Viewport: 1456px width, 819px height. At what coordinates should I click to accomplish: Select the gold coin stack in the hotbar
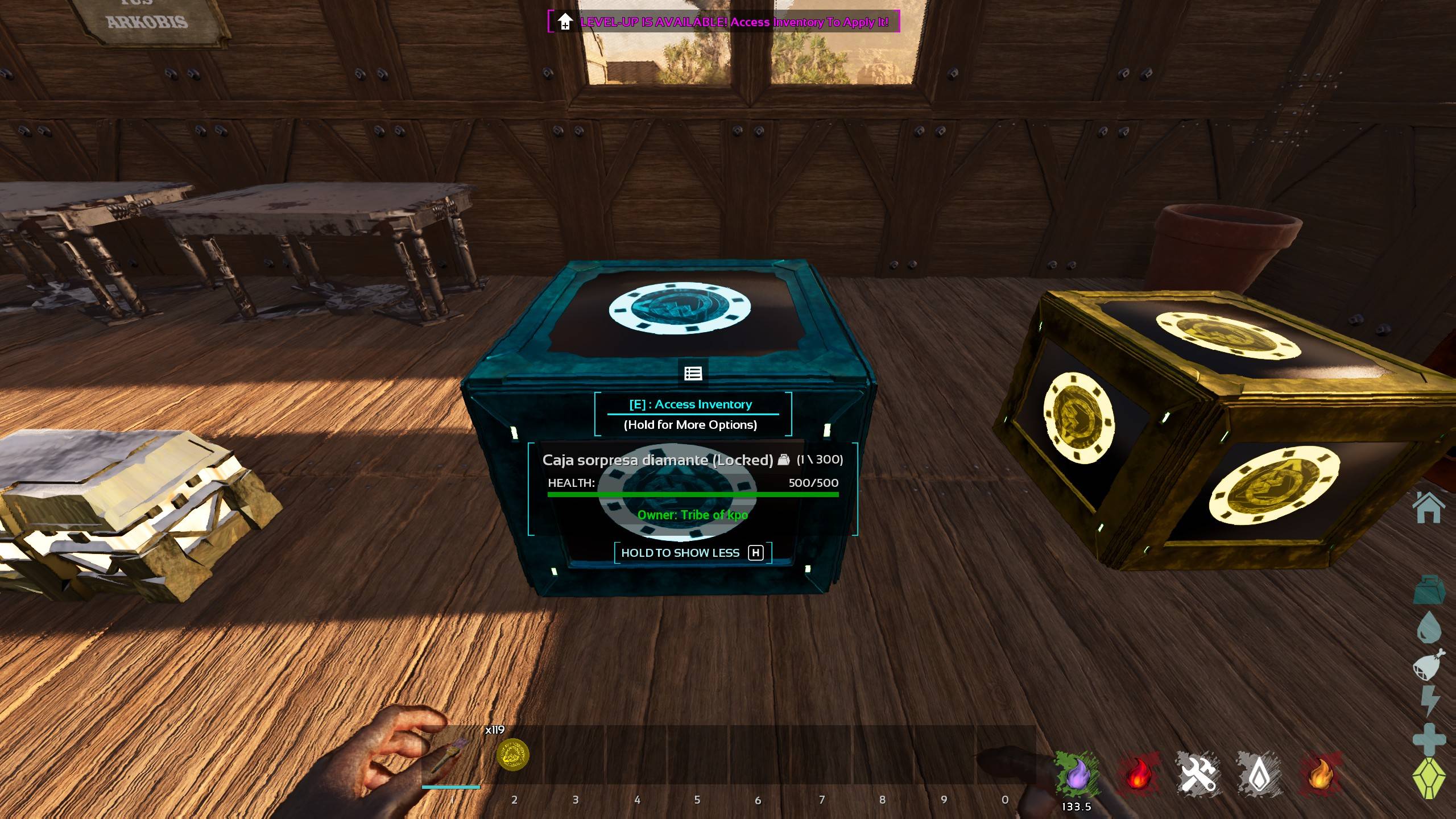coord(512,755)
